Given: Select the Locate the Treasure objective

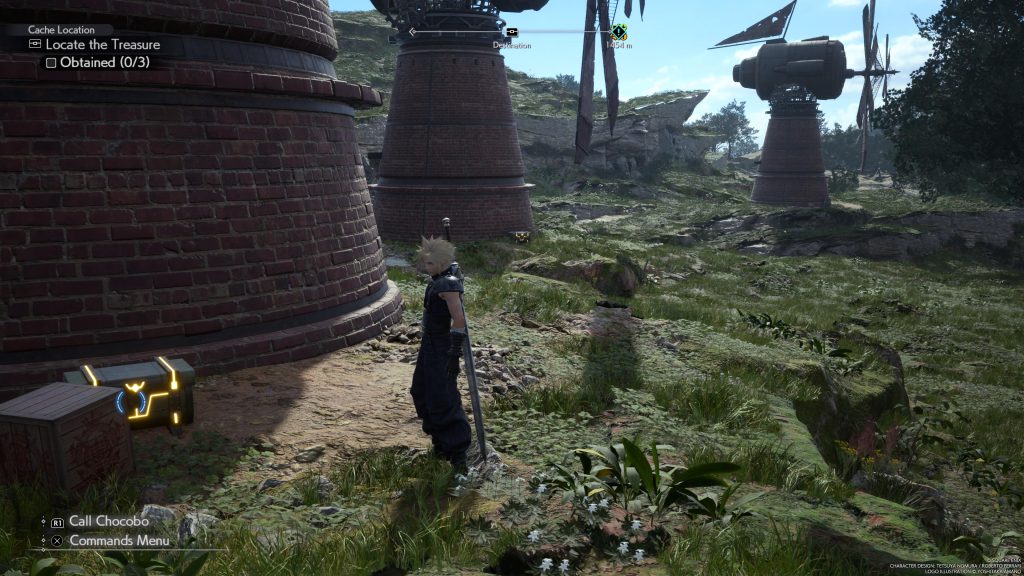Looking at the screenshot, I should (102, 45).
